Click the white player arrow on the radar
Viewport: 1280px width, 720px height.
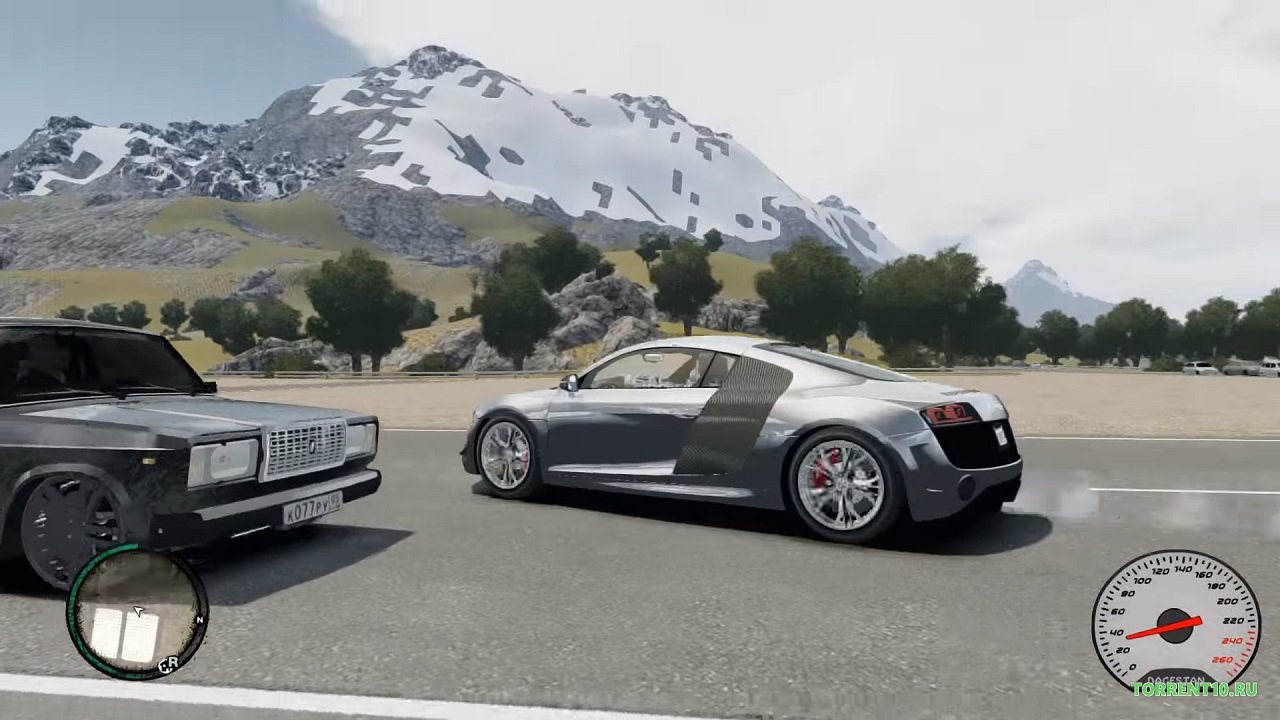[x=138, y=610]
